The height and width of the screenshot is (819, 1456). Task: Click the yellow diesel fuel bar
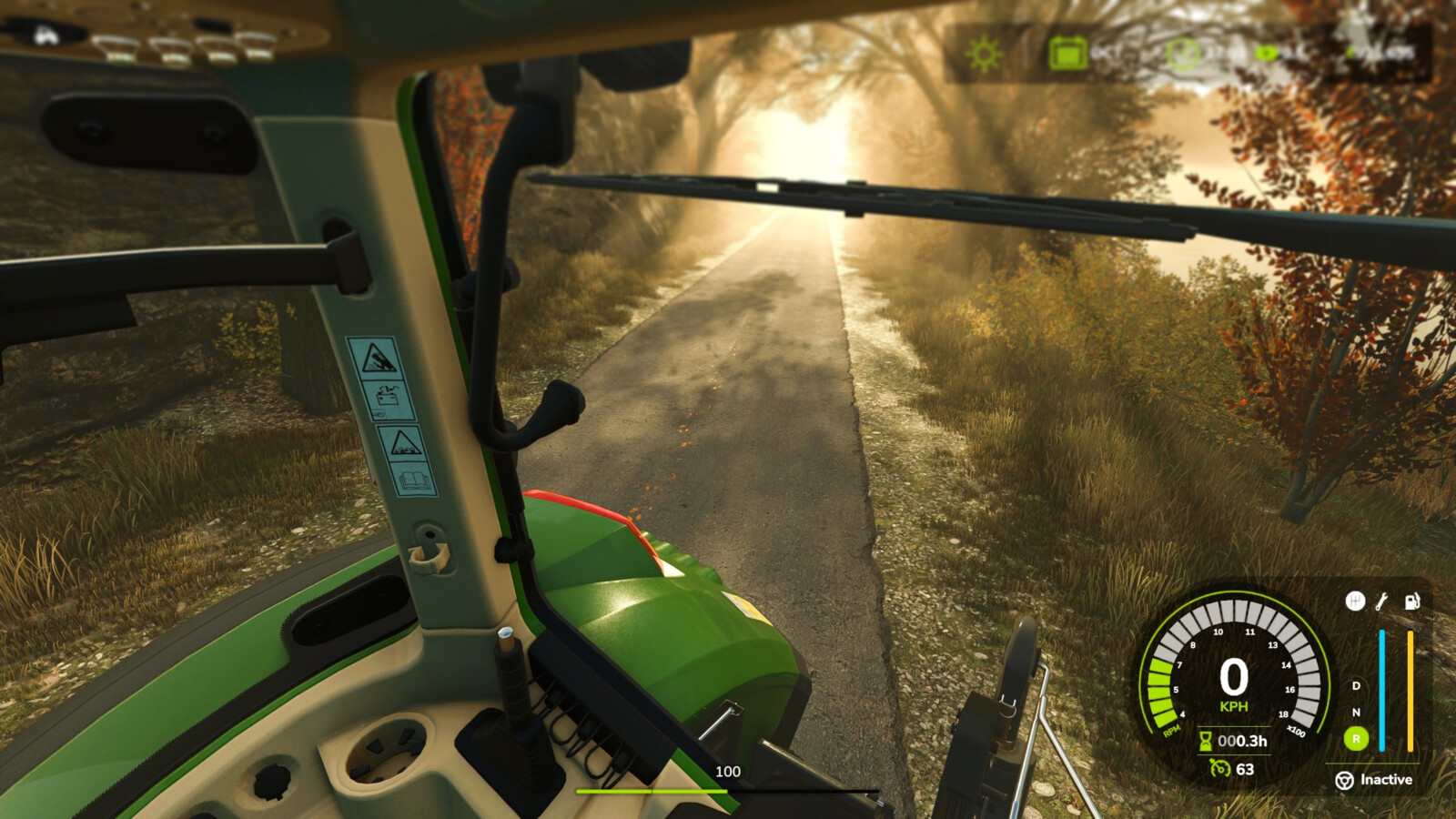coord(1410,691)
